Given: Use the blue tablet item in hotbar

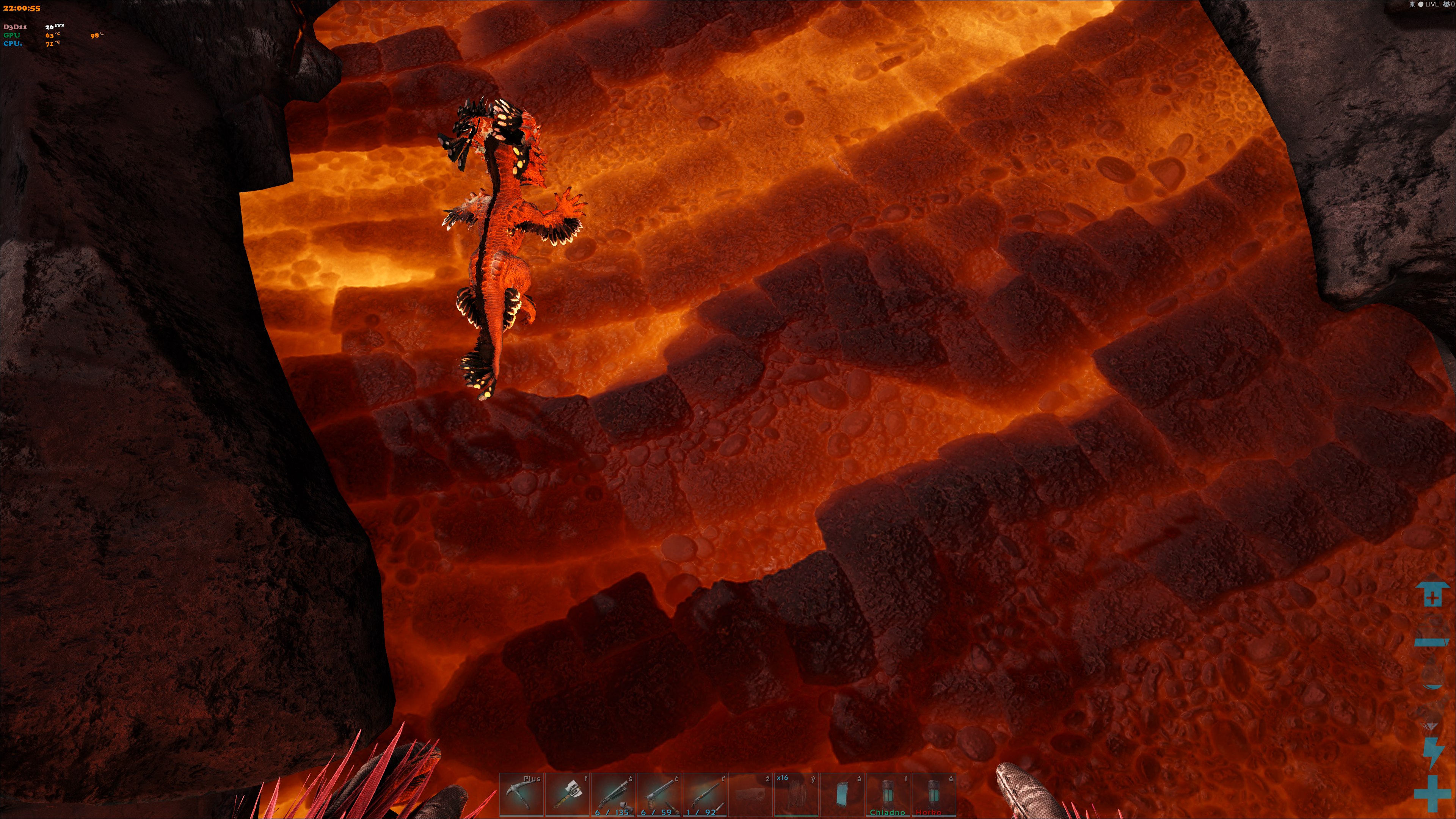Looking at the screenshot, I should (x=842, y=794).
